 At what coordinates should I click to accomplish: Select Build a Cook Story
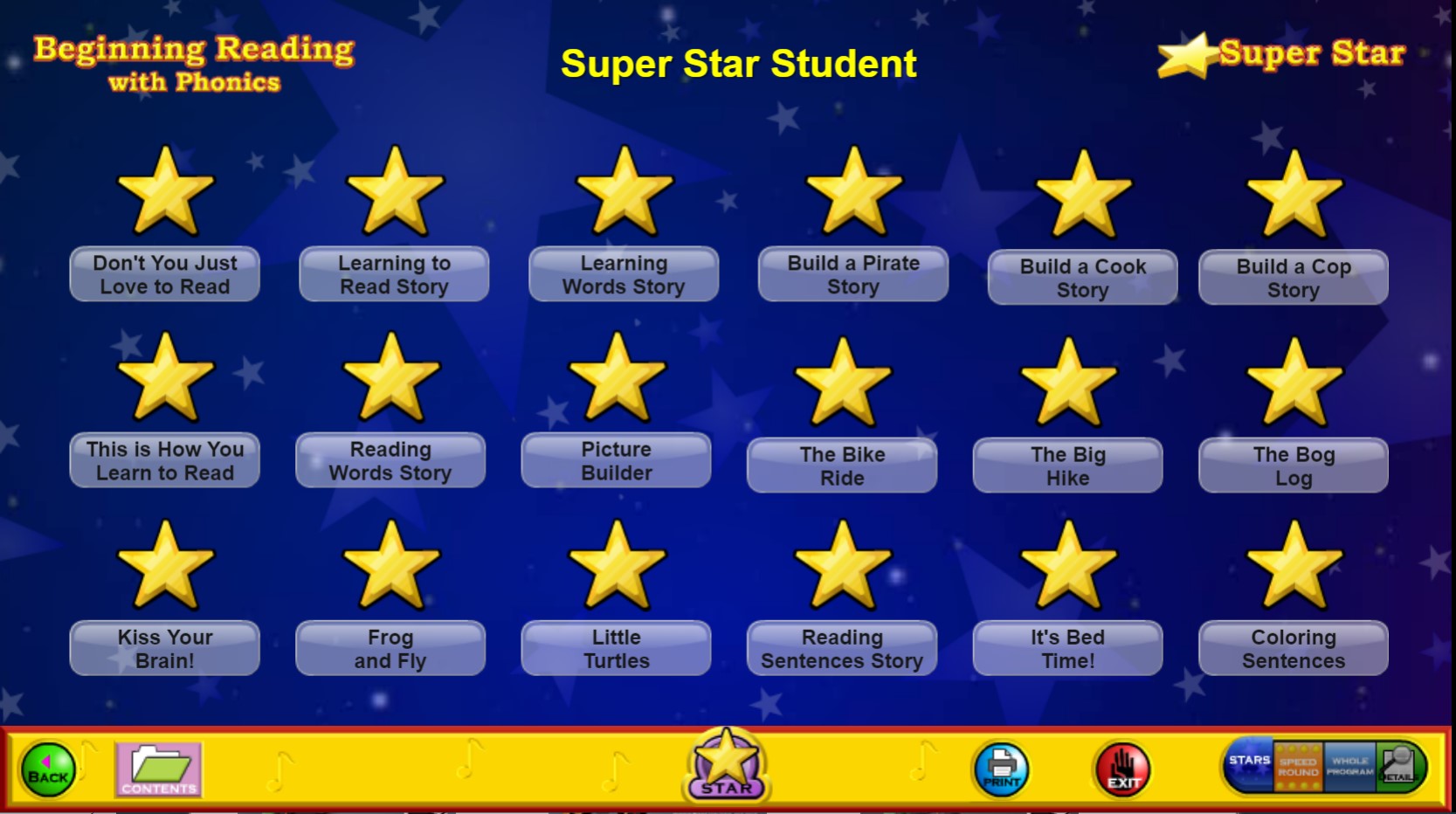pyautogui.click(x=1083, y=278)
